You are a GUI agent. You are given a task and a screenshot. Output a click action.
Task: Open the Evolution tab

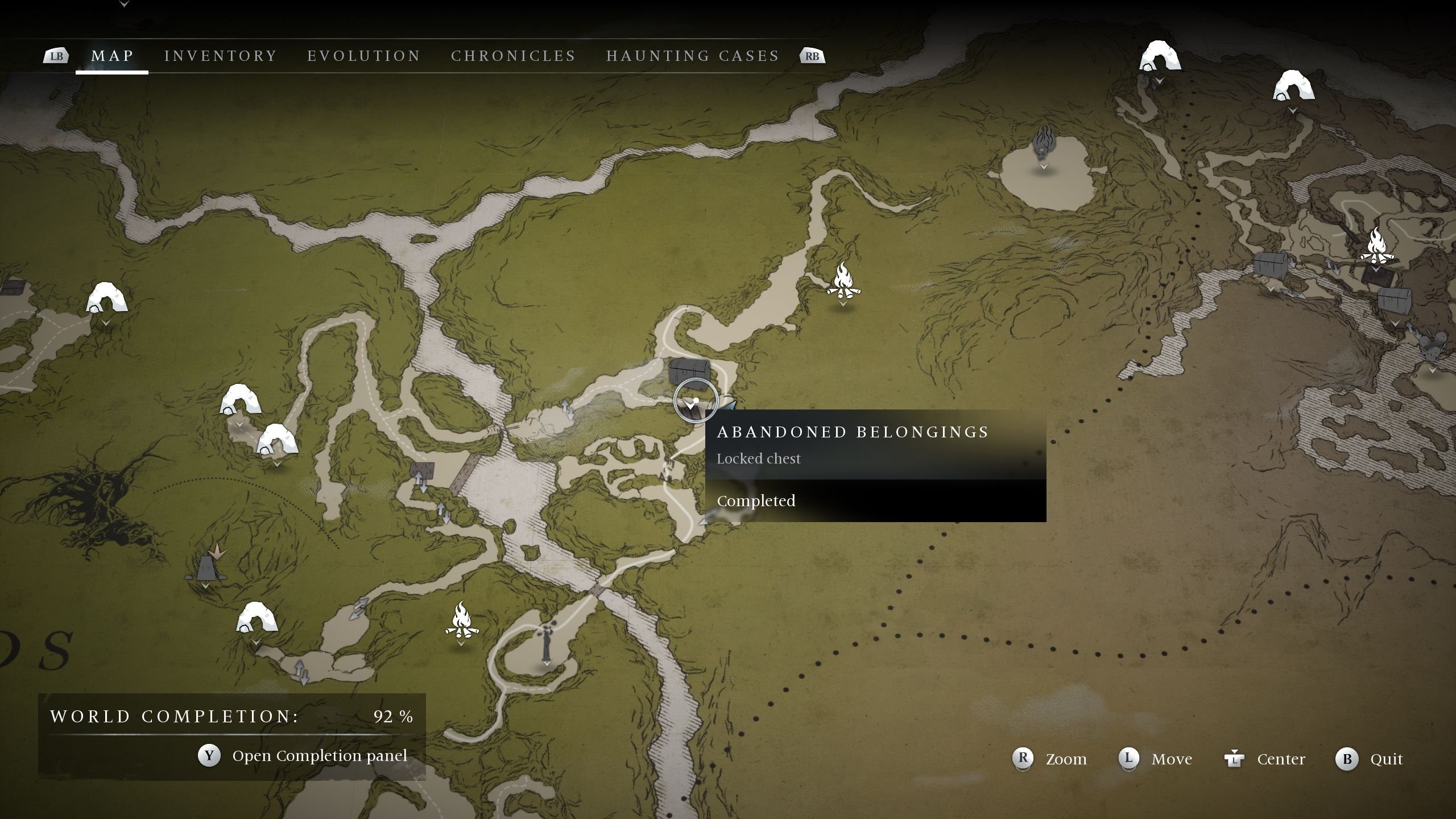364,56
